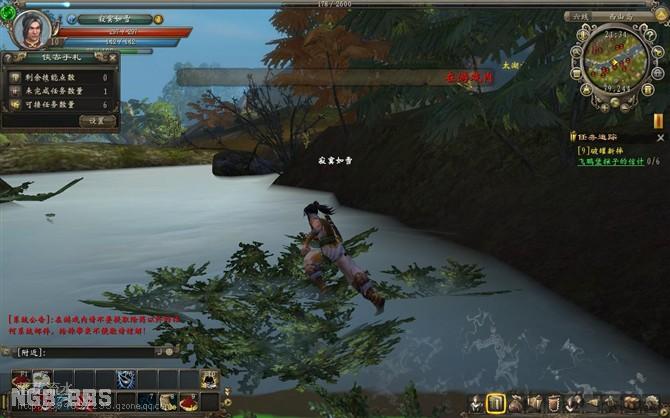Click the 设置 button in the handbook panel

click(97, 120)
